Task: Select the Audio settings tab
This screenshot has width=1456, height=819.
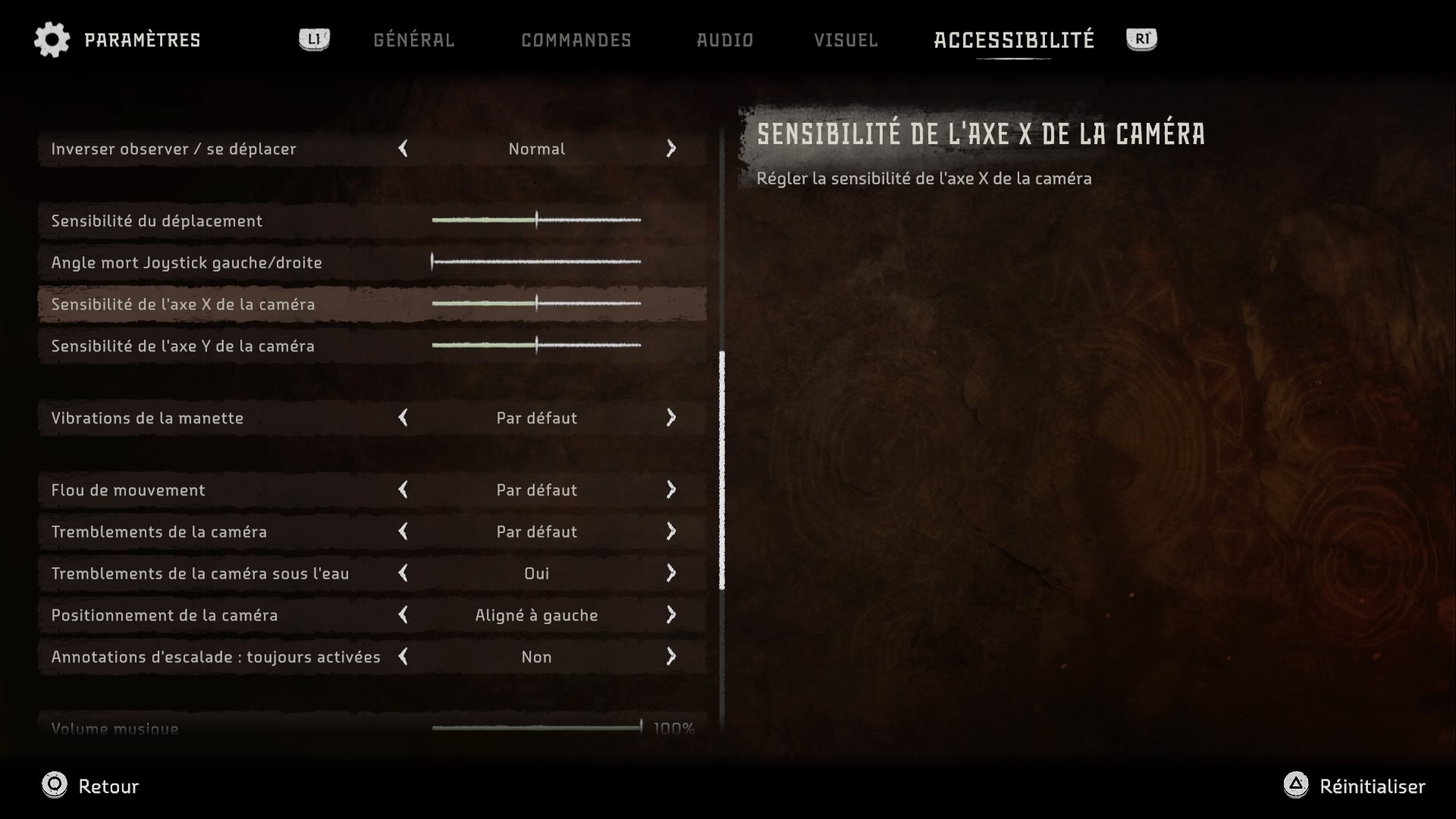Action: click(x=725, y=40)
